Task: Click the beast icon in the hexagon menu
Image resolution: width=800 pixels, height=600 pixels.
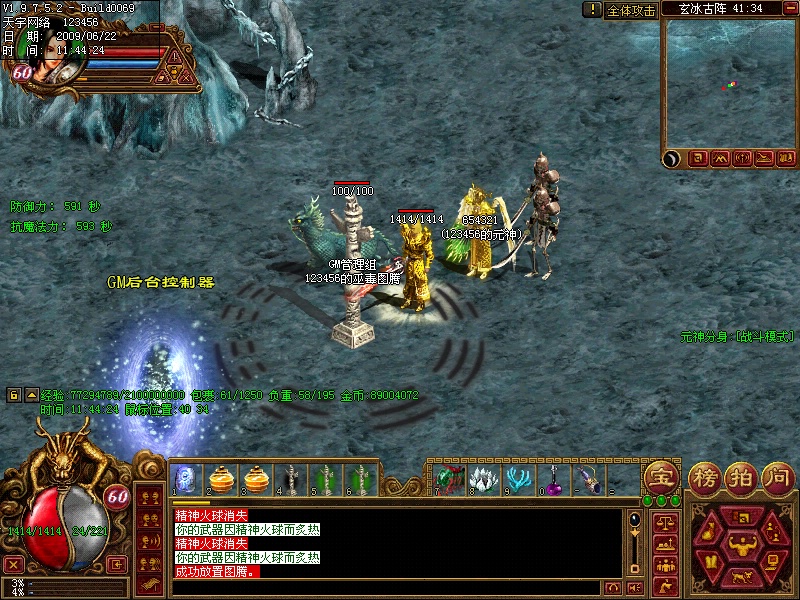Action: 741,578
